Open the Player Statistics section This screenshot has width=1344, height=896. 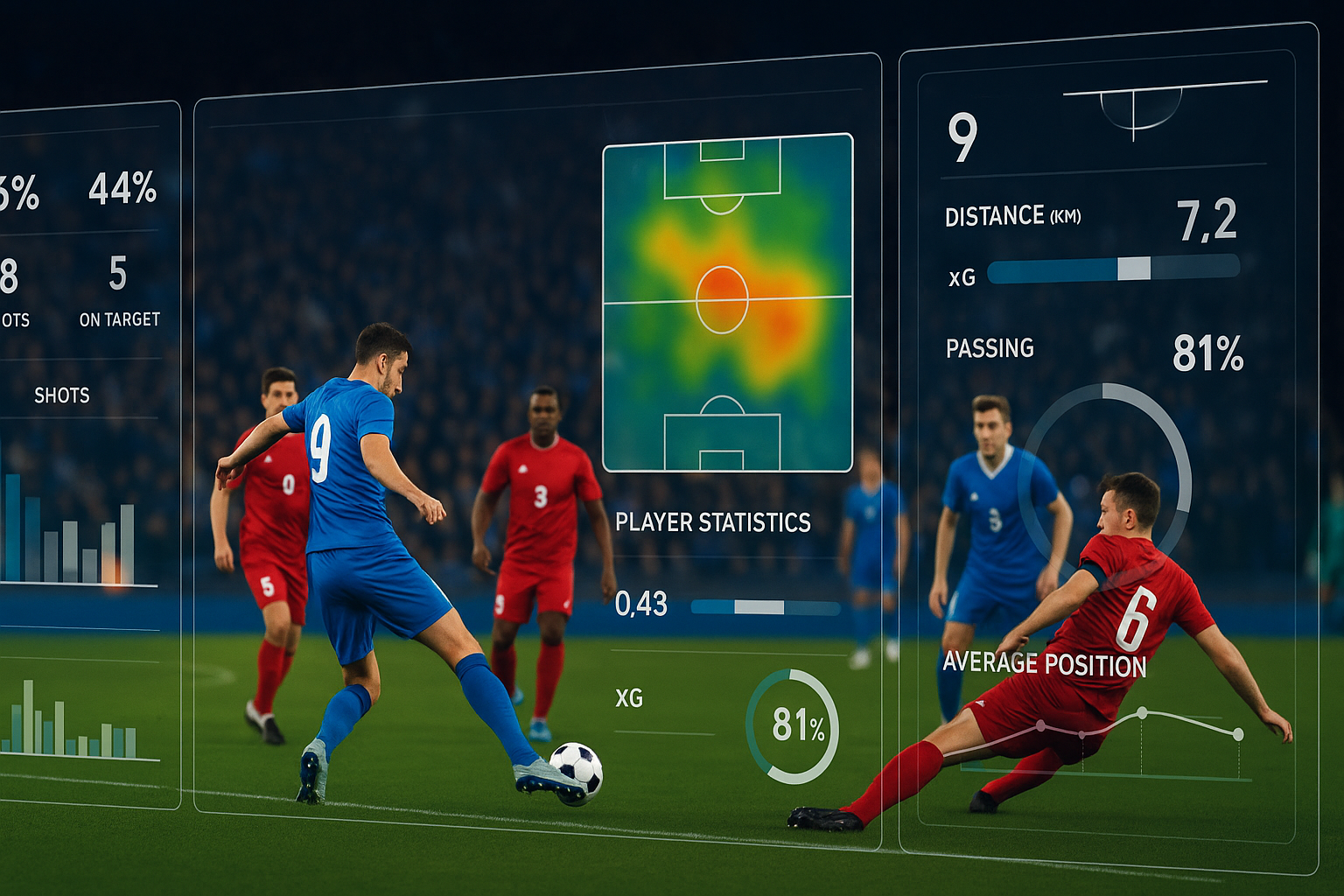tap(712, 522)
